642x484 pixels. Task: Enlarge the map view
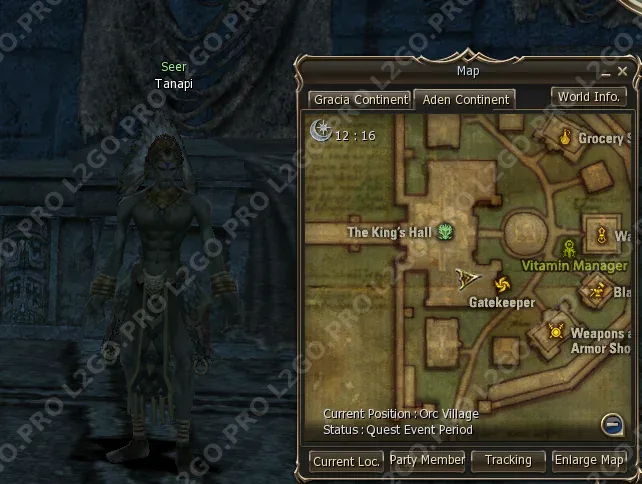point(589,460)
